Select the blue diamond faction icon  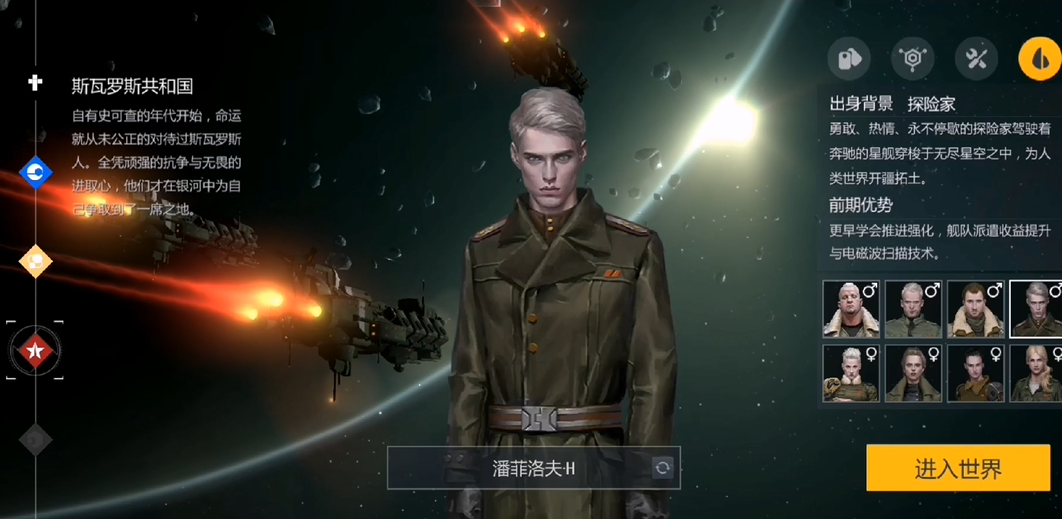pyautogui.click(x=36, y=173)
